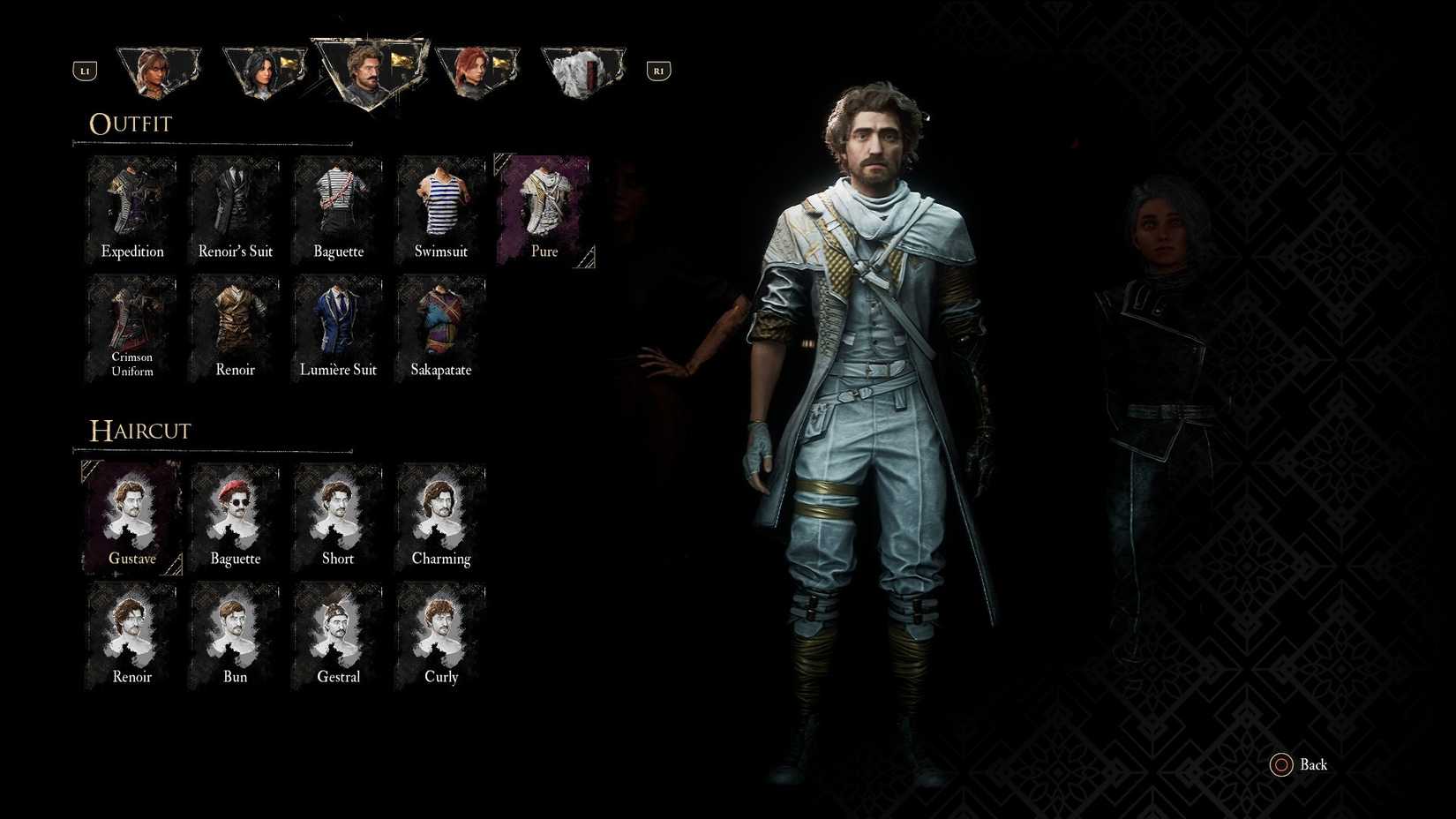Select the Lumière Suit outfit

click(338, 327)
